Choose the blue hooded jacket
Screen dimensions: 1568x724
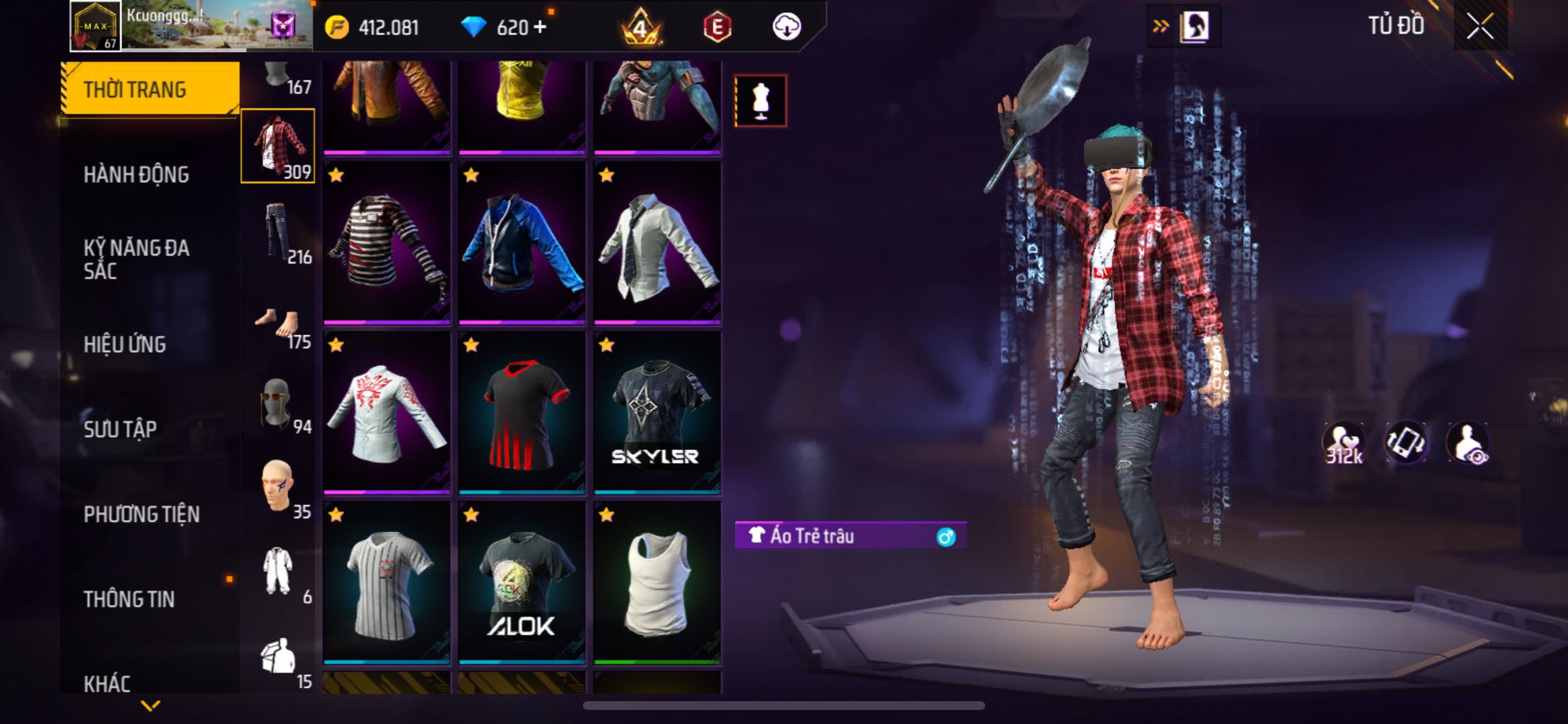tap(522, 243)
